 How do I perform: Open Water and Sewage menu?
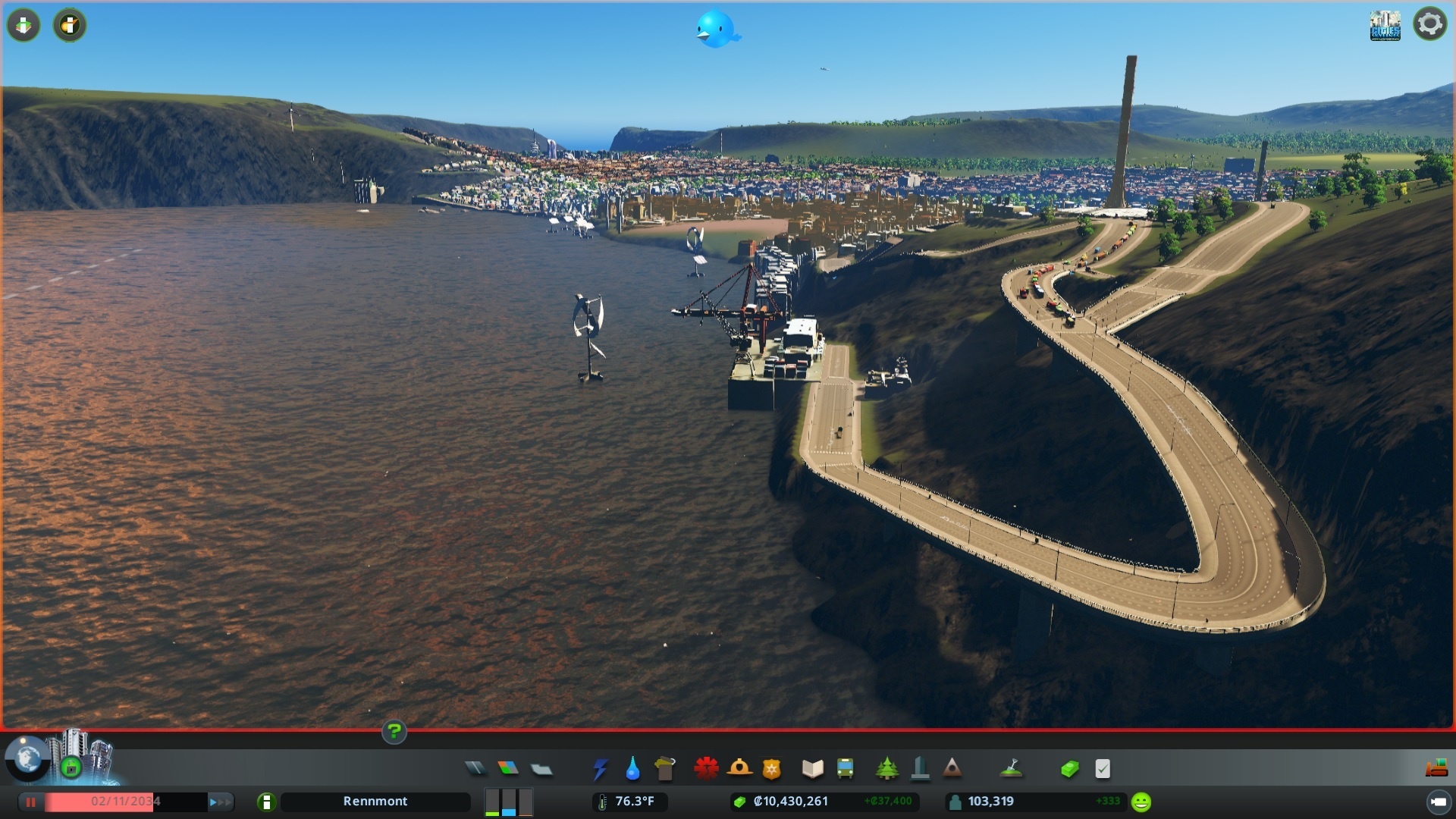click(x=632, y=770)
